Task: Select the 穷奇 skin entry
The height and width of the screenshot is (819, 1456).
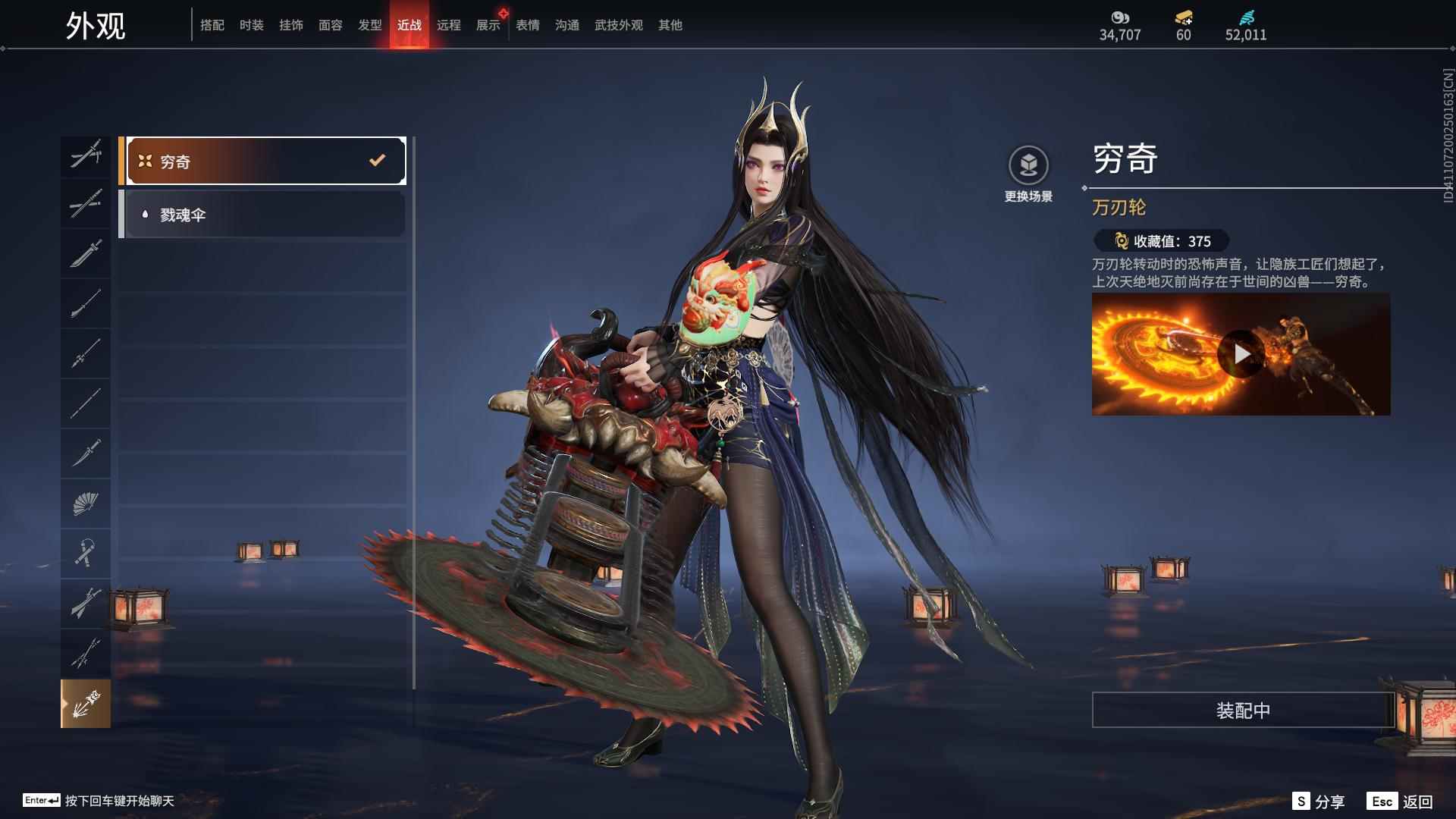Action: 262,161
